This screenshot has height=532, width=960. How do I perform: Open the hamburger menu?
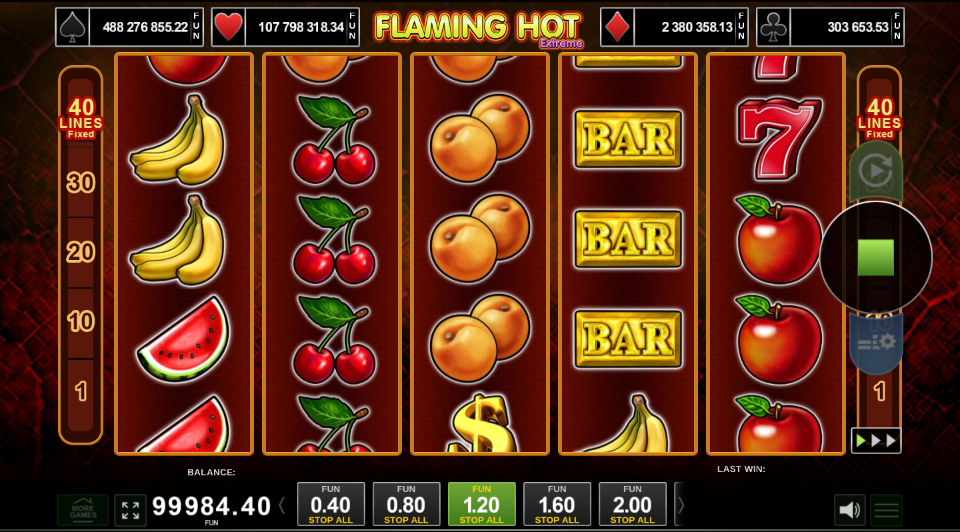click(x=885, y=510)
